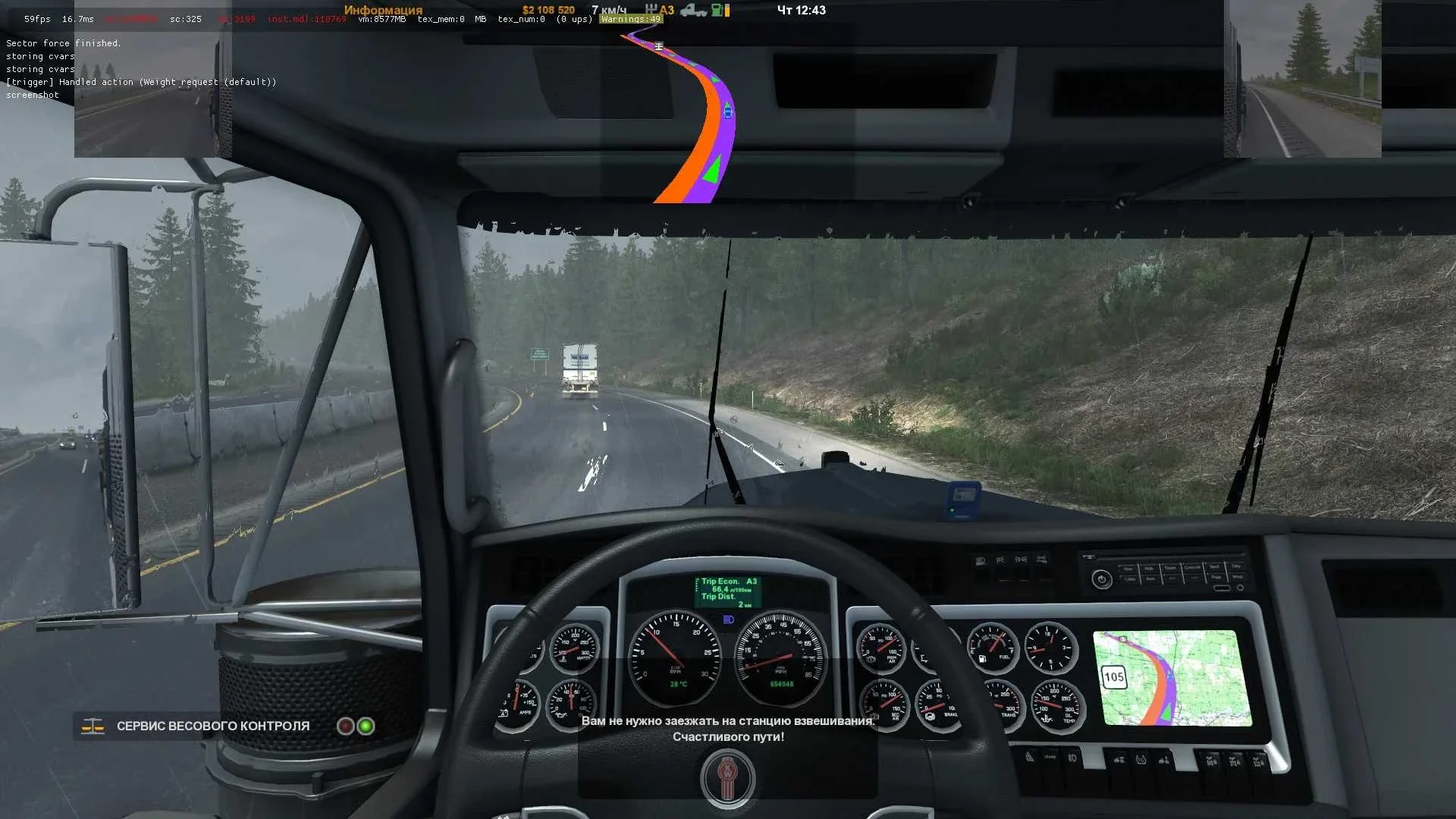1456x819 pixels.
Task: Toggle the red weigh station status light
Action: [345, 726]
